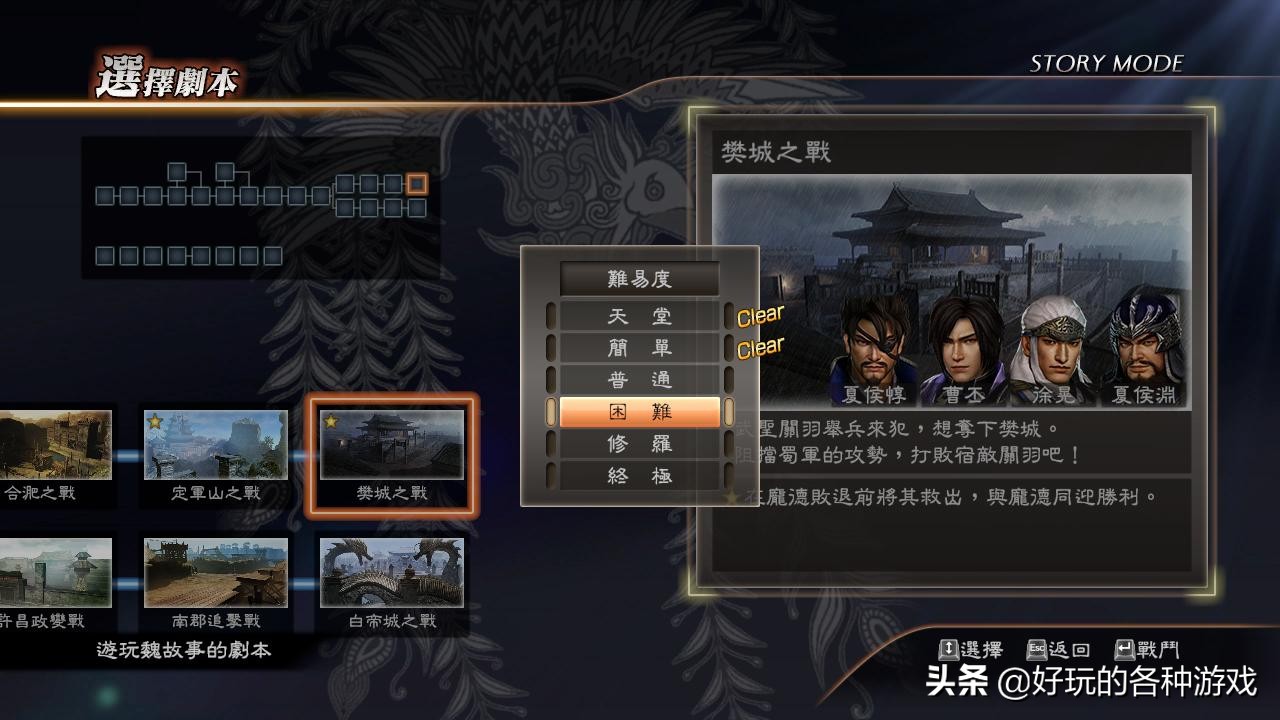Switch to STORY MODE
1280x720 pixels.
[1106, 63]
